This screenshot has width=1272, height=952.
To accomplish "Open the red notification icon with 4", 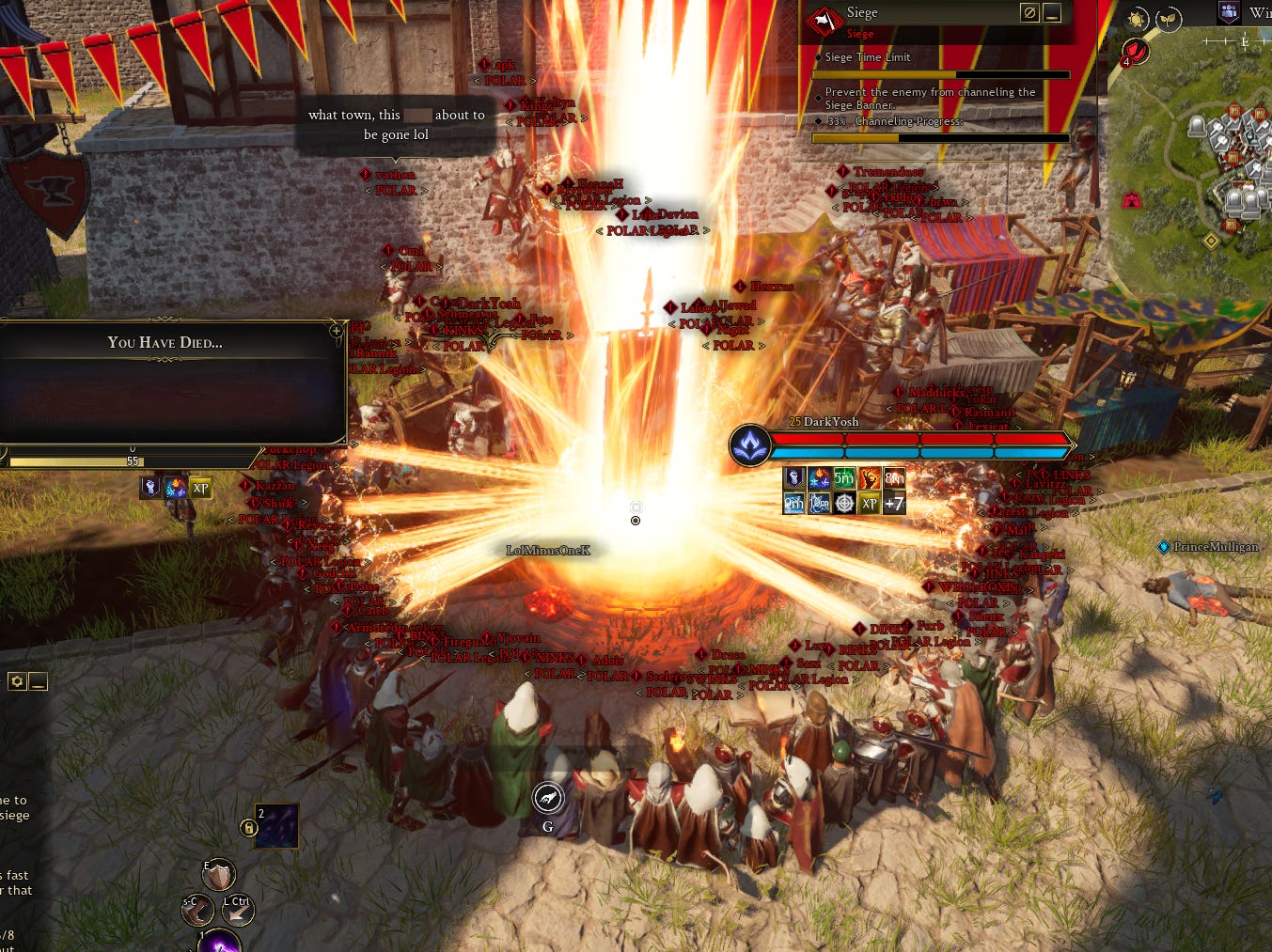I will [x=1136, y=51].
